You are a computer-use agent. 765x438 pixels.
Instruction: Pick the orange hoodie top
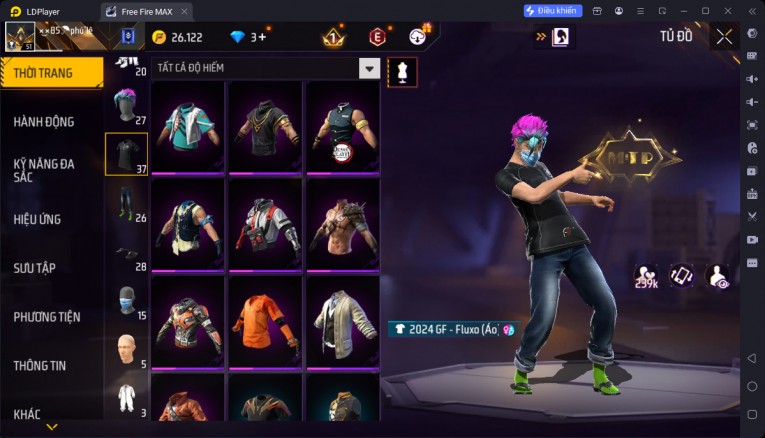267,320
